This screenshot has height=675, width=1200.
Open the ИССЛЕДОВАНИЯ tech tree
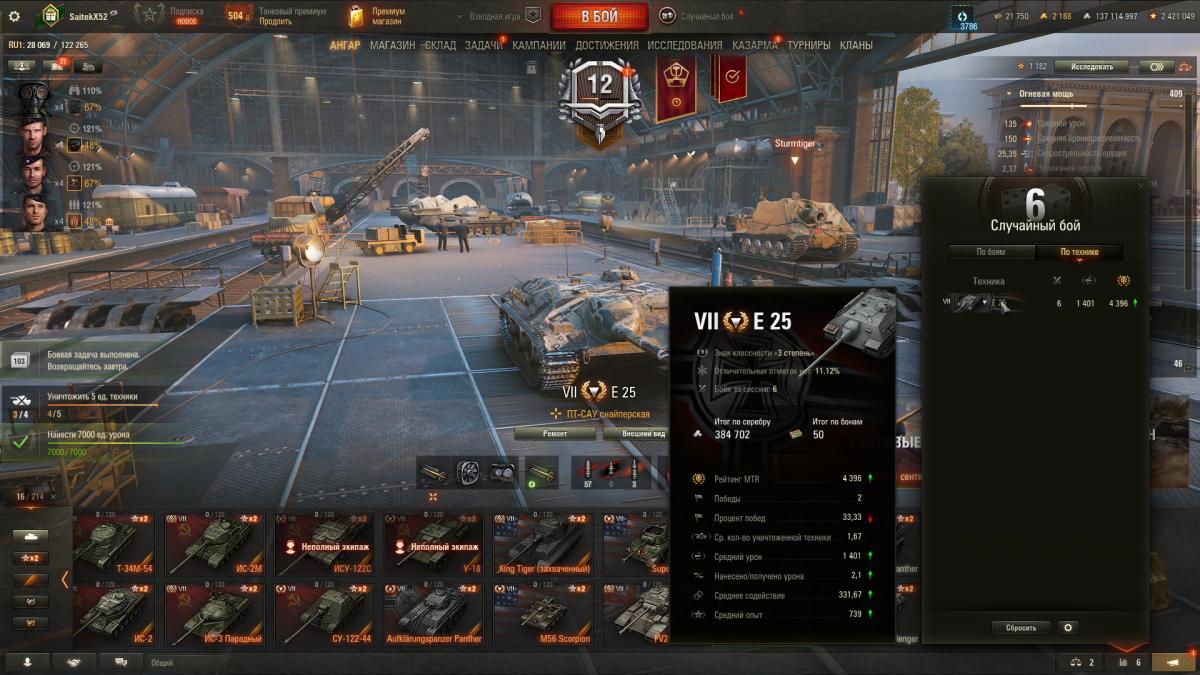[x=684, y=45]
